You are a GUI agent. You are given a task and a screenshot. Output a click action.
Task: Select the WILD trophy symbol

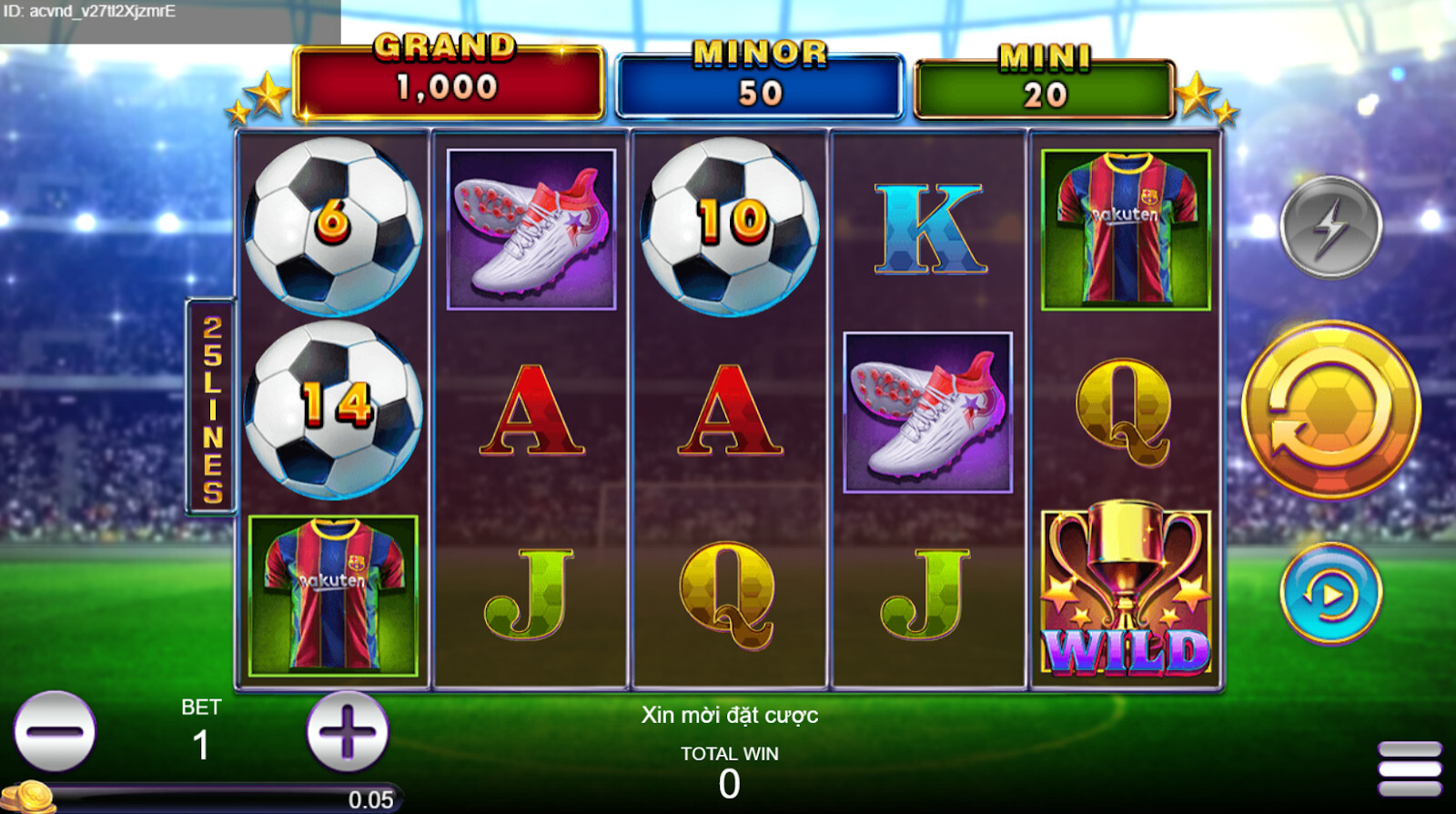(x=1126, y=591)
